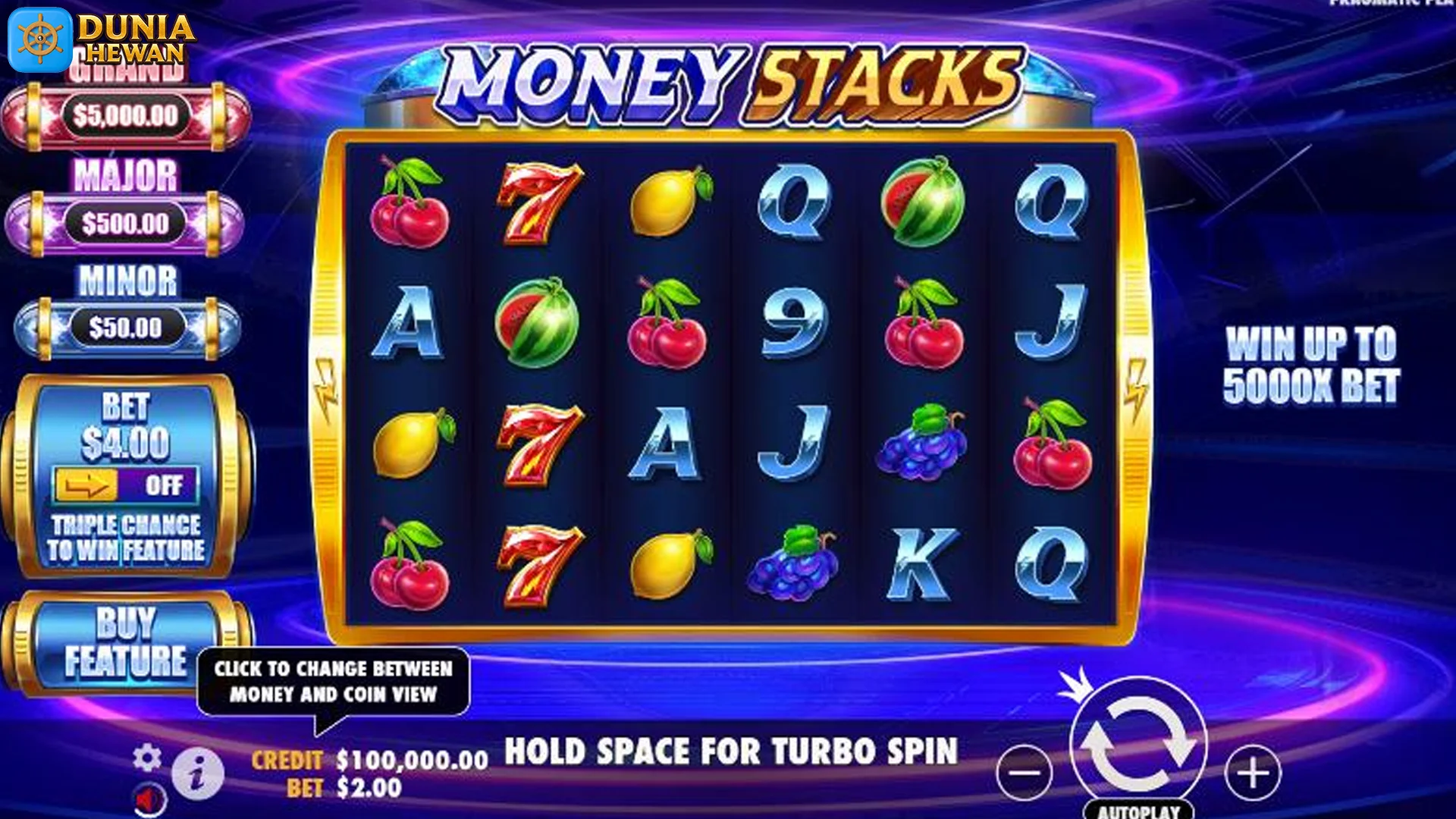The width and height of the screenshot is (1456, 819).
Task: Dismiss the money and coin view tooltip
Action: [334, 682]
